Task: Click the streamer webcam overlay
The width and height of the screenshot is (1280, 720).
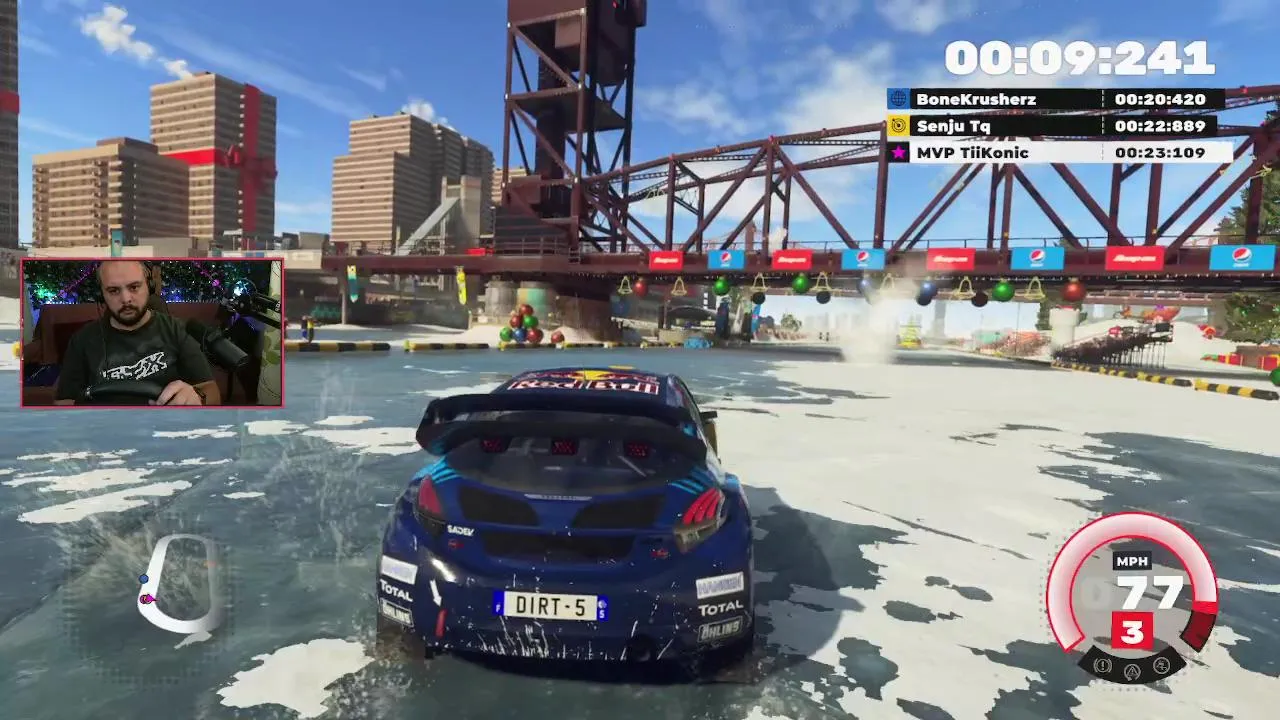Action: (152, 333)
